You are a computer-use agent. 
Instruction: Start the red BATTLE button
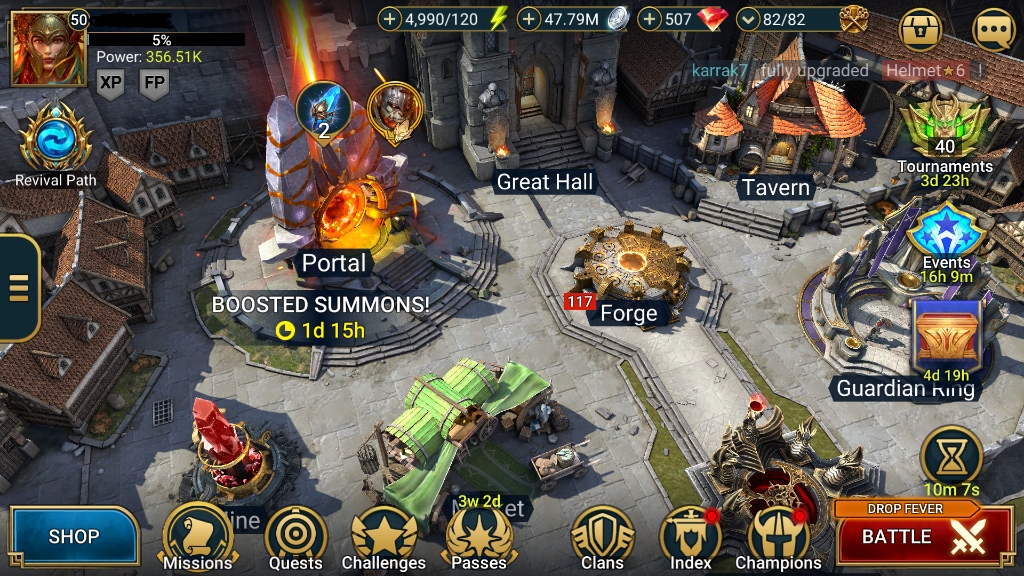click(910, 537)
